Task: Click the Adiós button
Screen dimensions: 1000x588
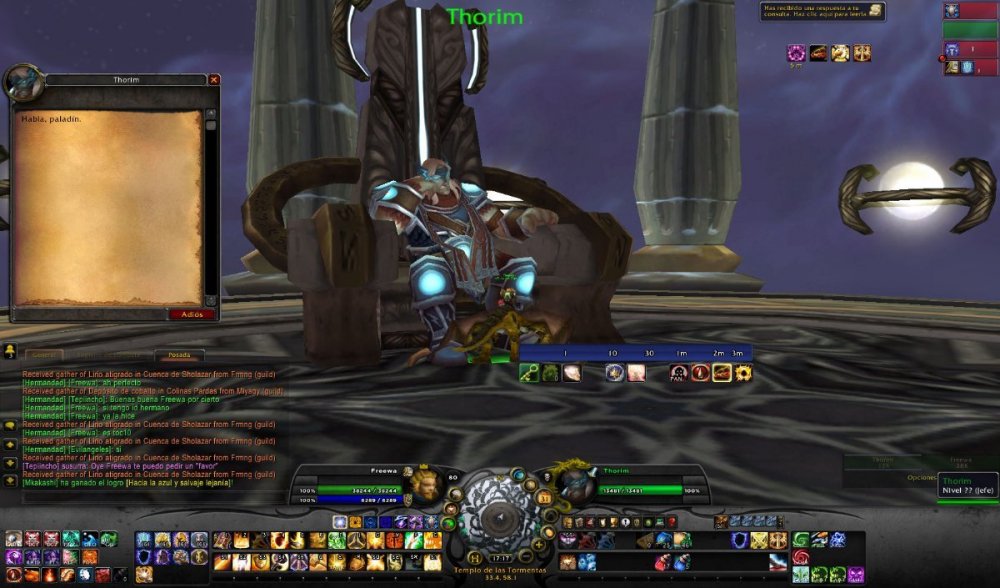Action: pos(192,314)
